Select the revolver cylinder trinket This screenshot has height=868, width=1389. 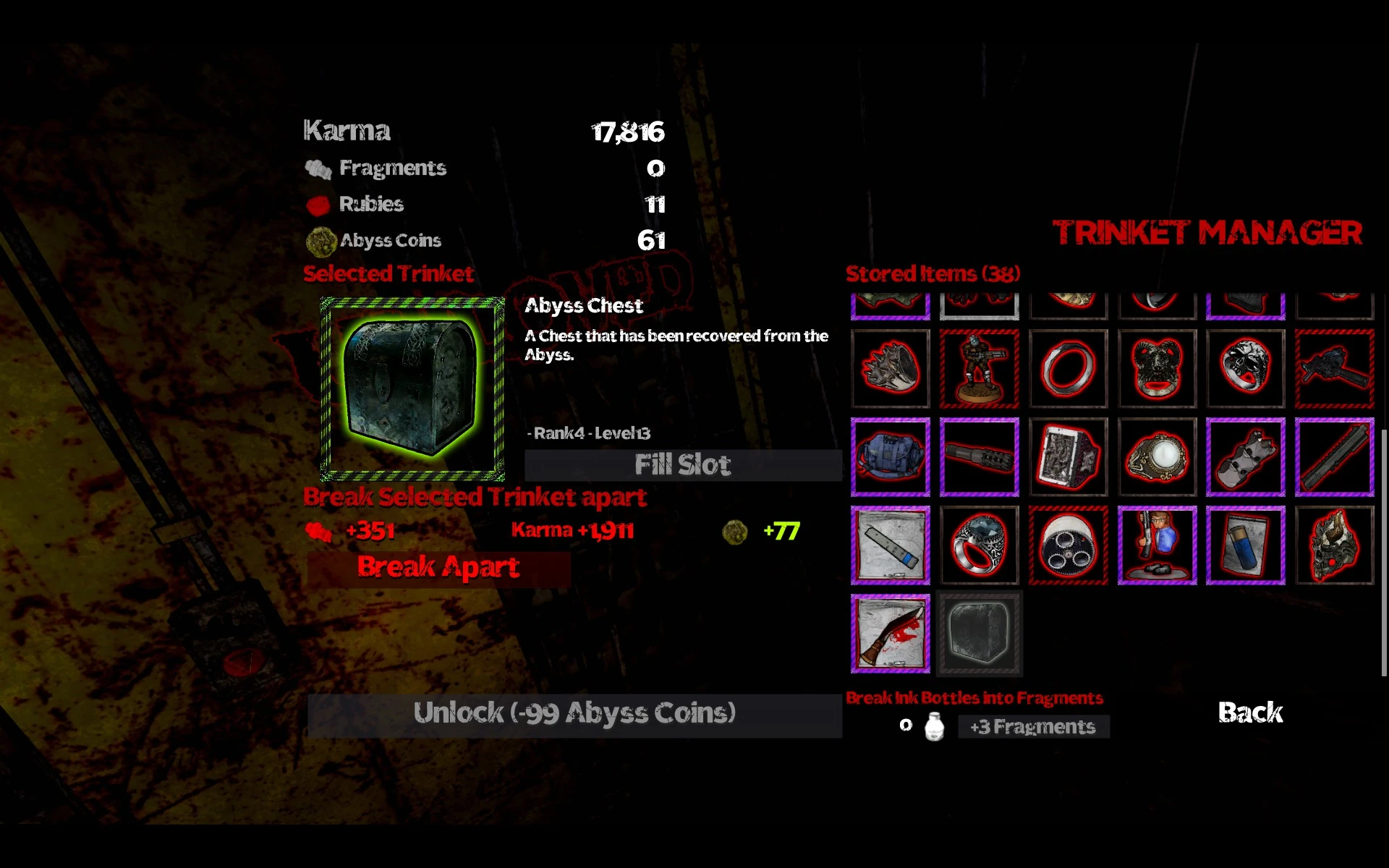(1069, 545)
